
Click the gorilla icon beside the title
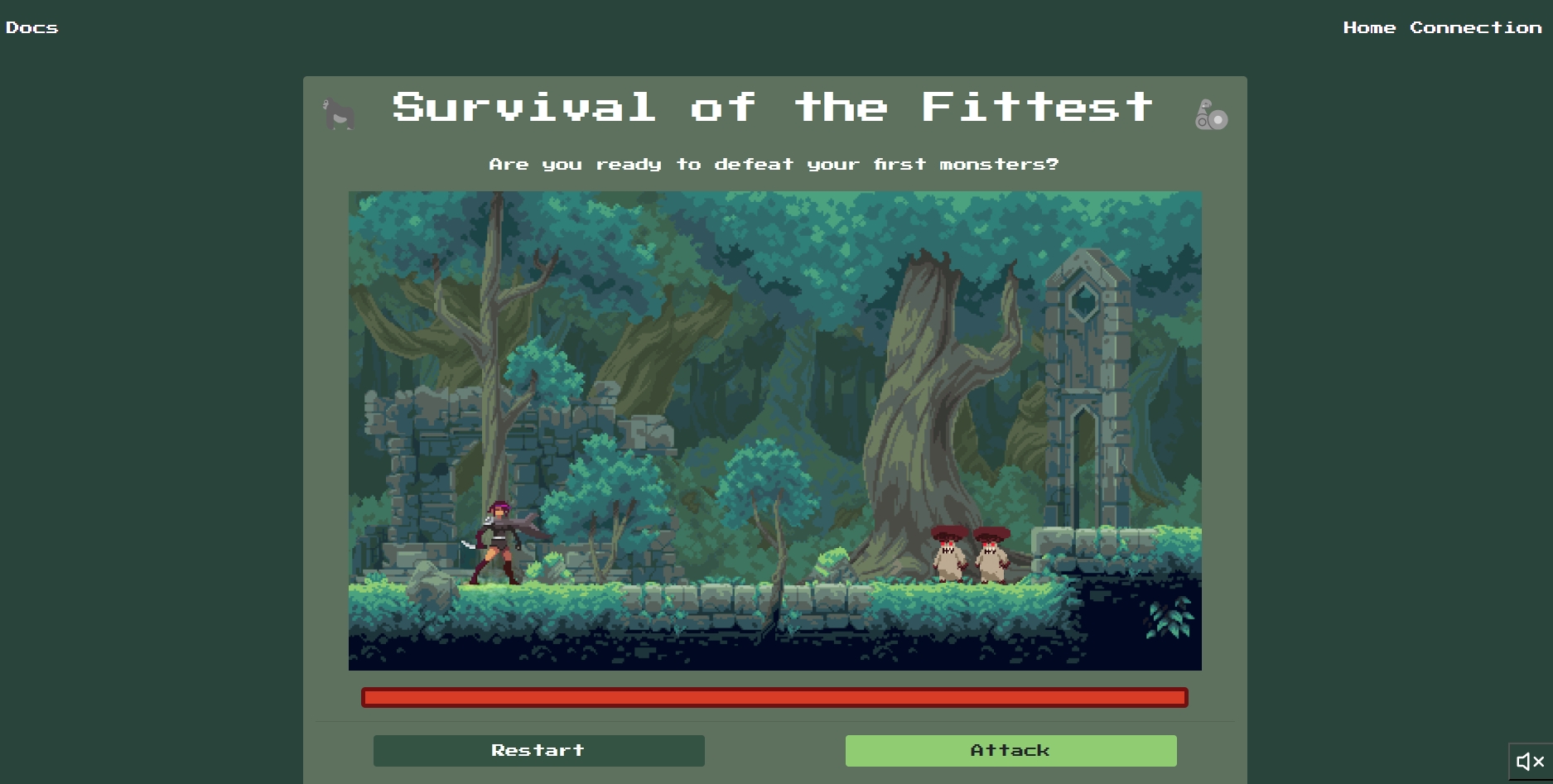(339, 114)
